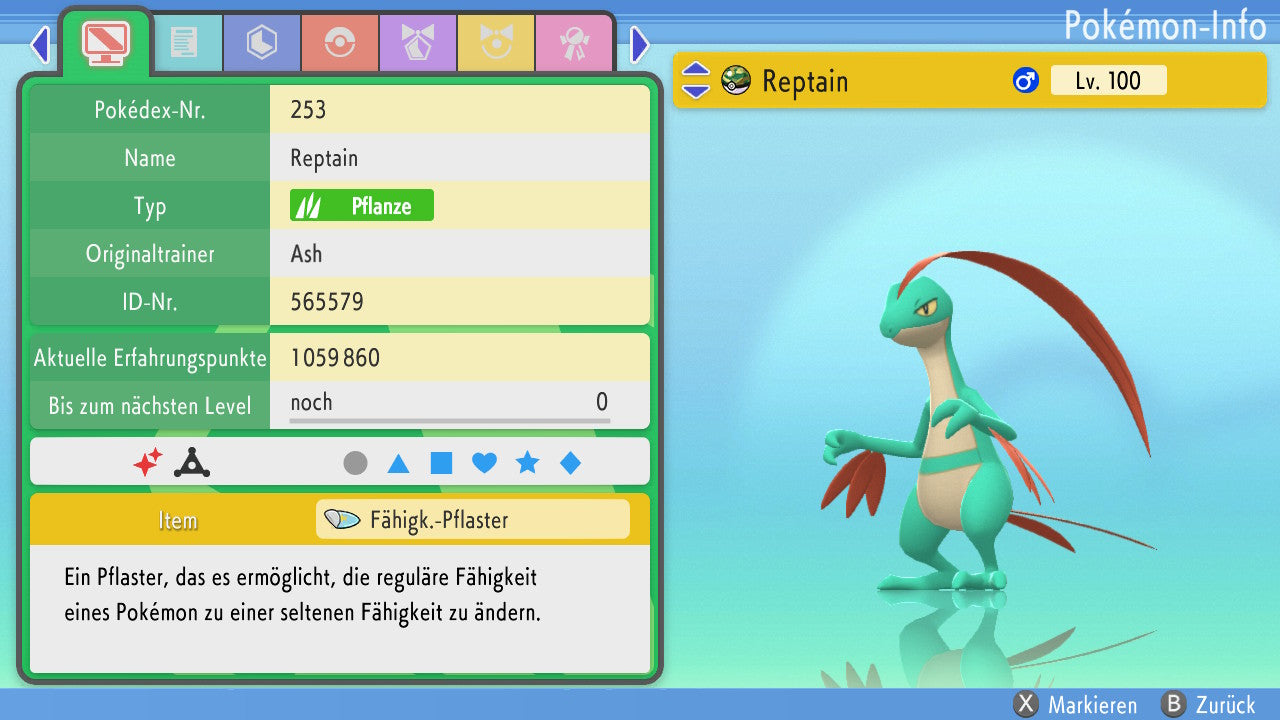Select the pink ribbon rosette tab
Image resolution: width=1280 pixels, height=720 pixels.
(574, 43)
